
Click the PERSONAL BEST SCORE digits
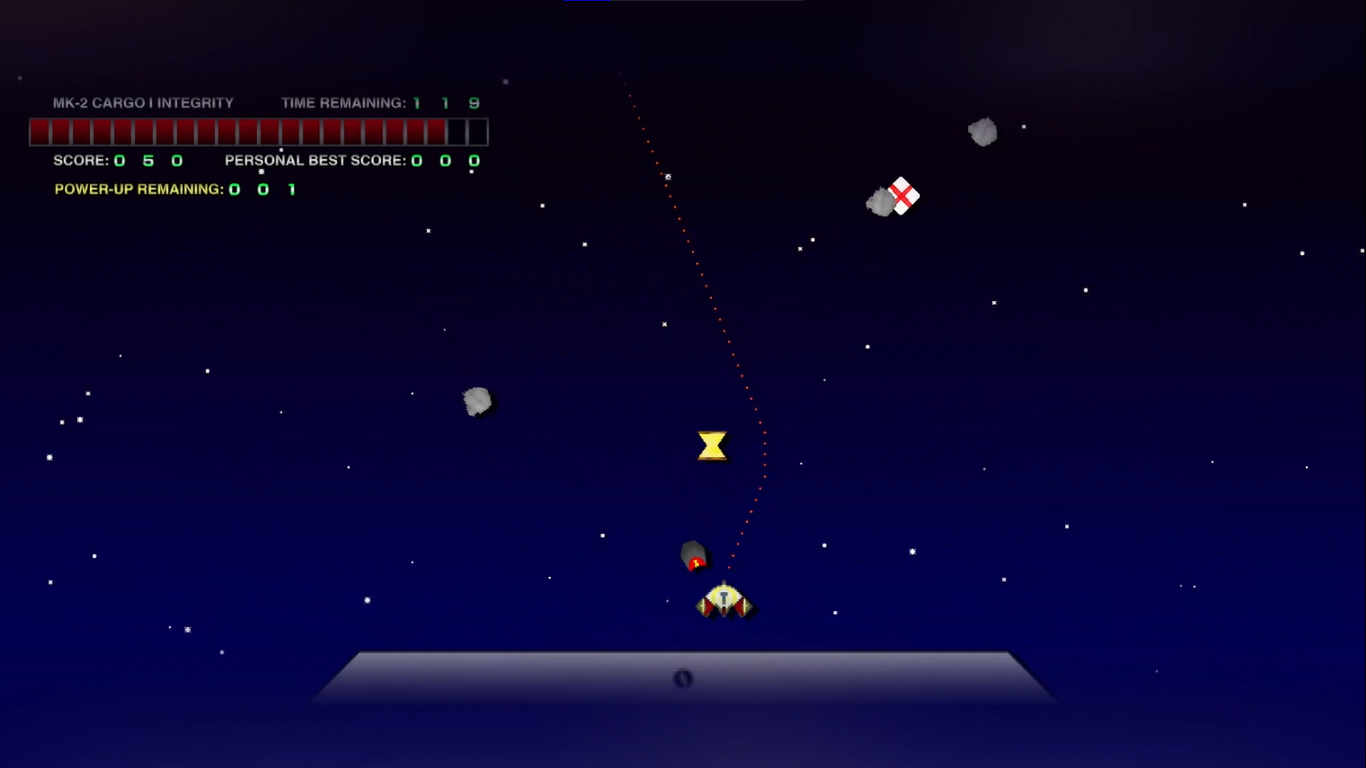coord(443,160)
